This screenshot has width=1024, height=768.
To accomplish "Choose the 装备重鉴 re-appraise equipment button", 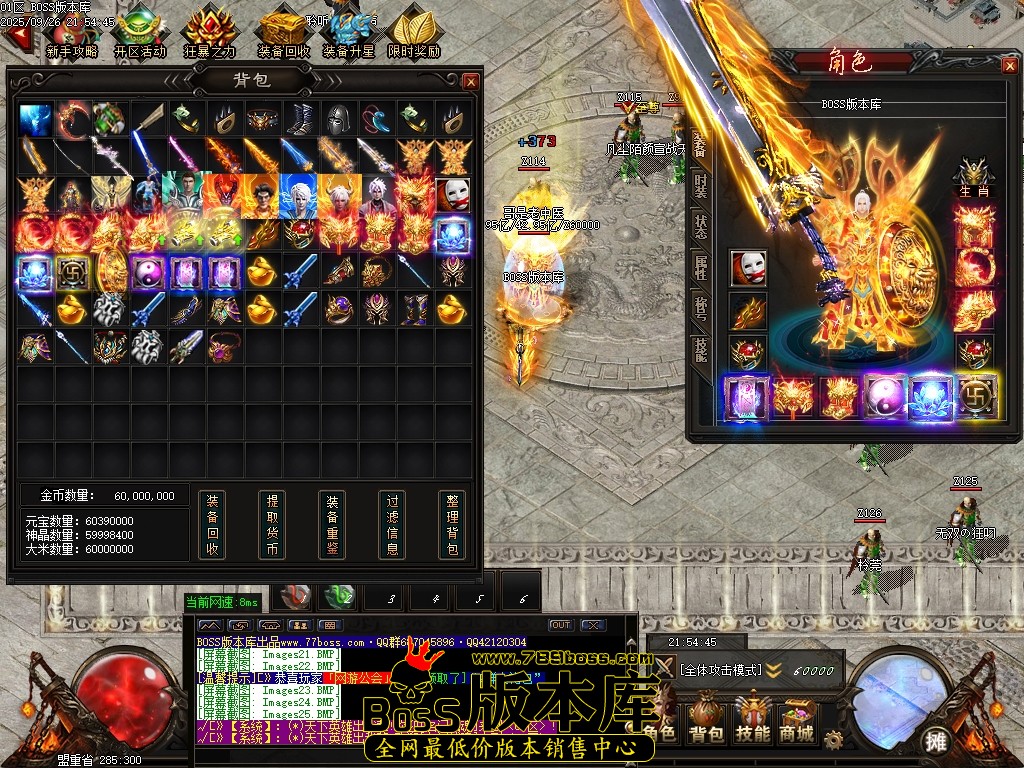I will [332, 524].
